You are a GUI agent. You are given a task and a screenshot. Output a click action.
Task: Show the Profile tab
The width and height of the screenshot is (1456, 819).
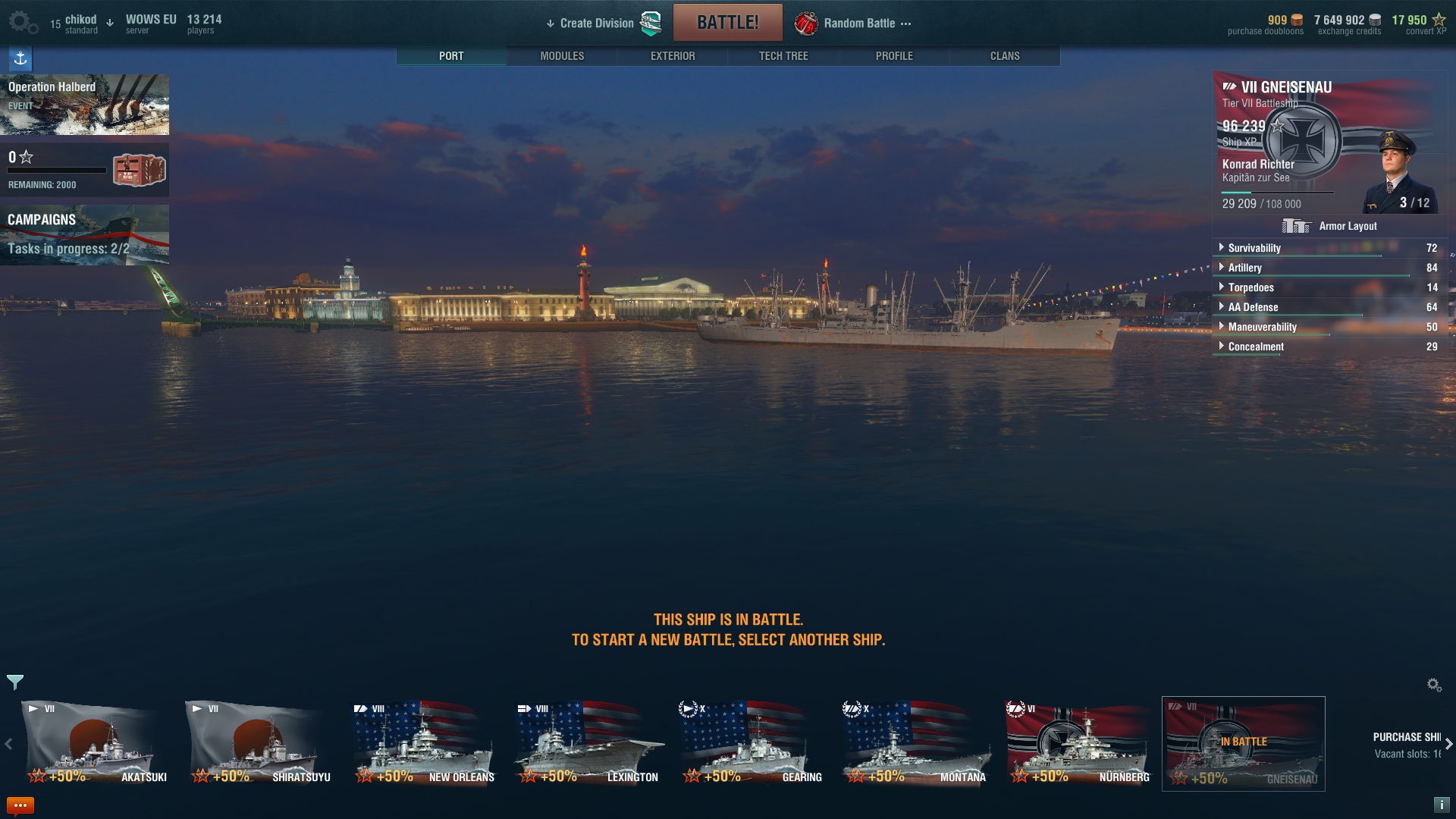tap(894, 56)
